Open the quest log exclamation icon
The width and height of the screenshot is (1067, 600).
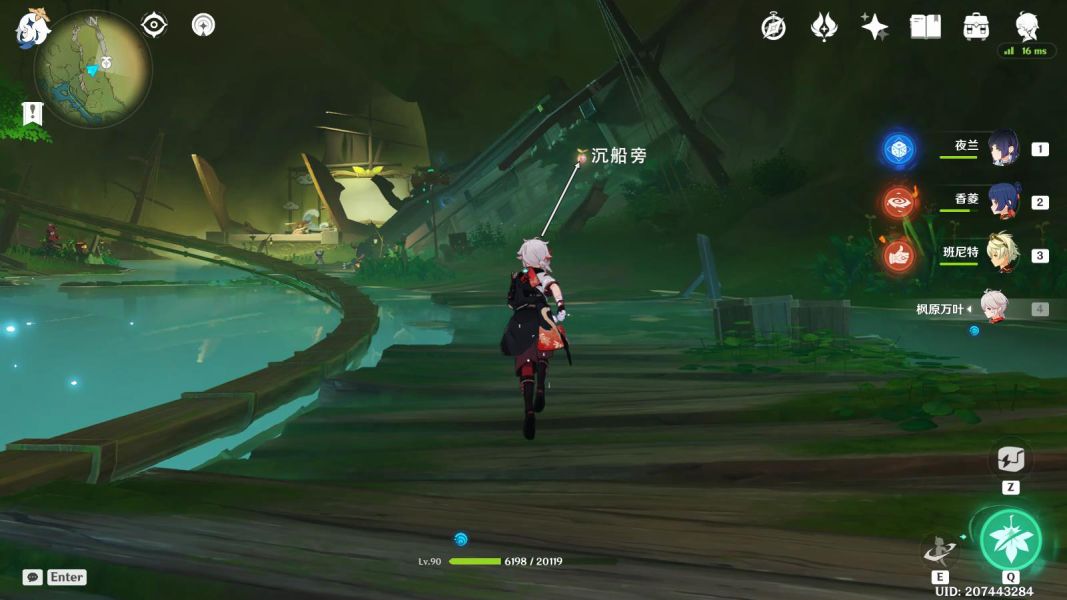click(x=33, y=113)
